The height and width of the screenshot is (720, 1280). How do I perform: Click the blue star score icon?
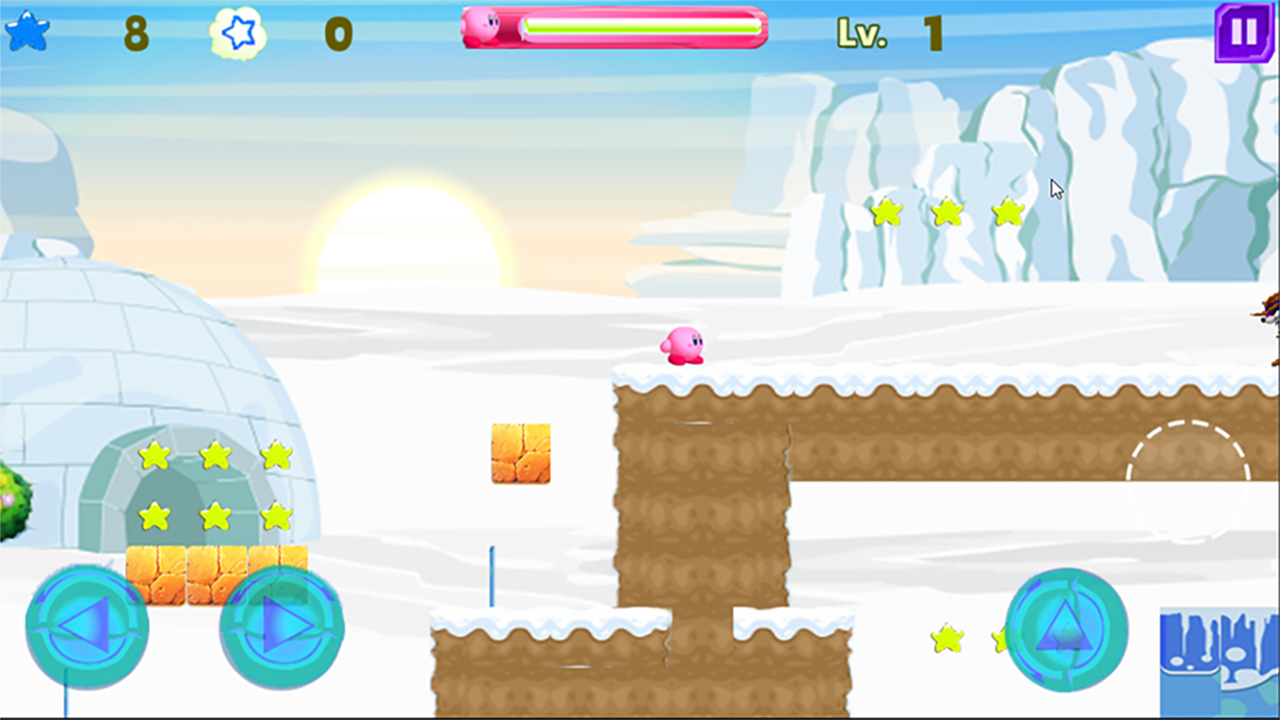pyautogui.click(x=25, y=30)
